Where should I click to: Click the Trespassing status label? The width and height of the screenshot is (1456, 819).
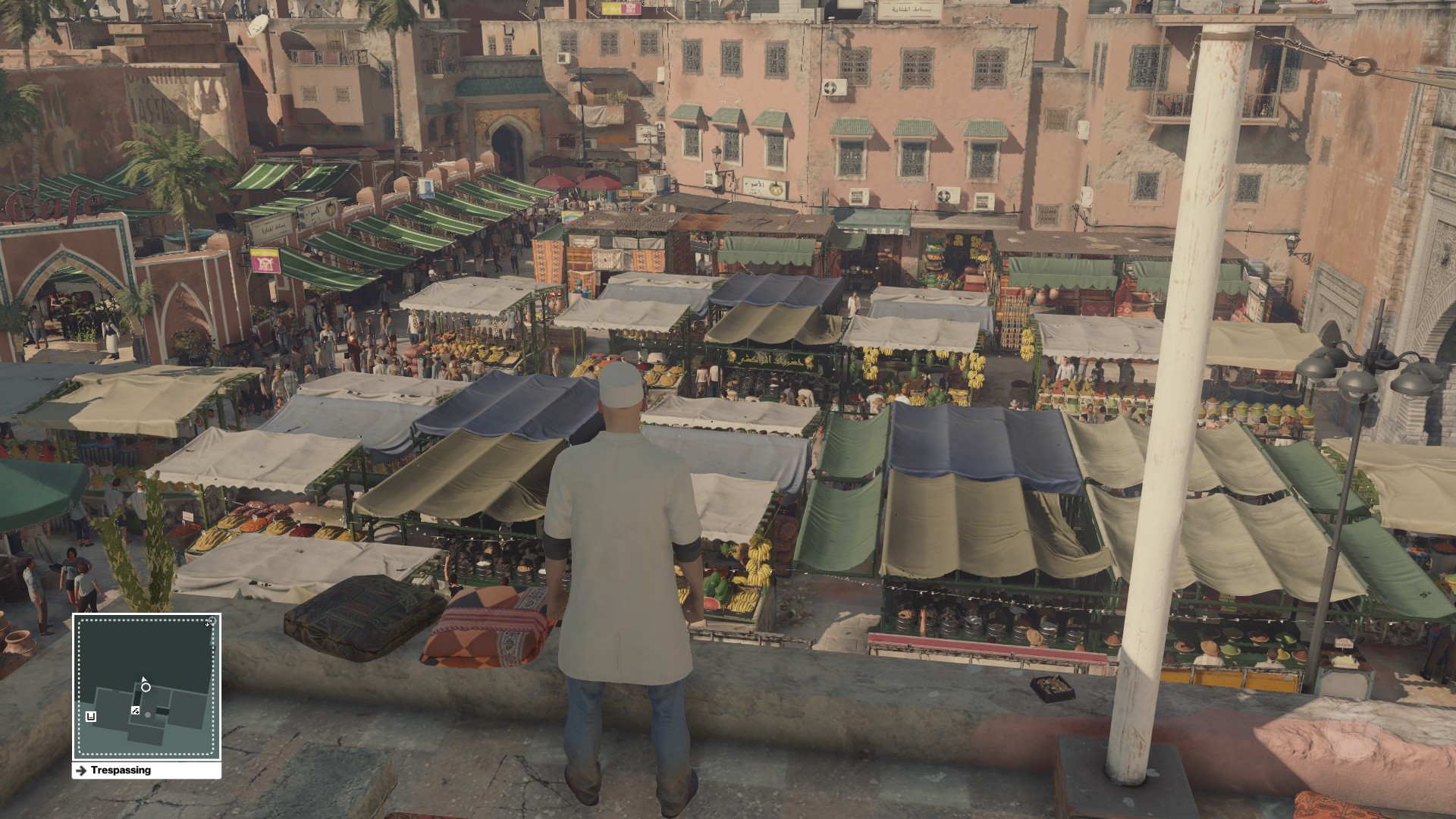(x=121, y=770)
